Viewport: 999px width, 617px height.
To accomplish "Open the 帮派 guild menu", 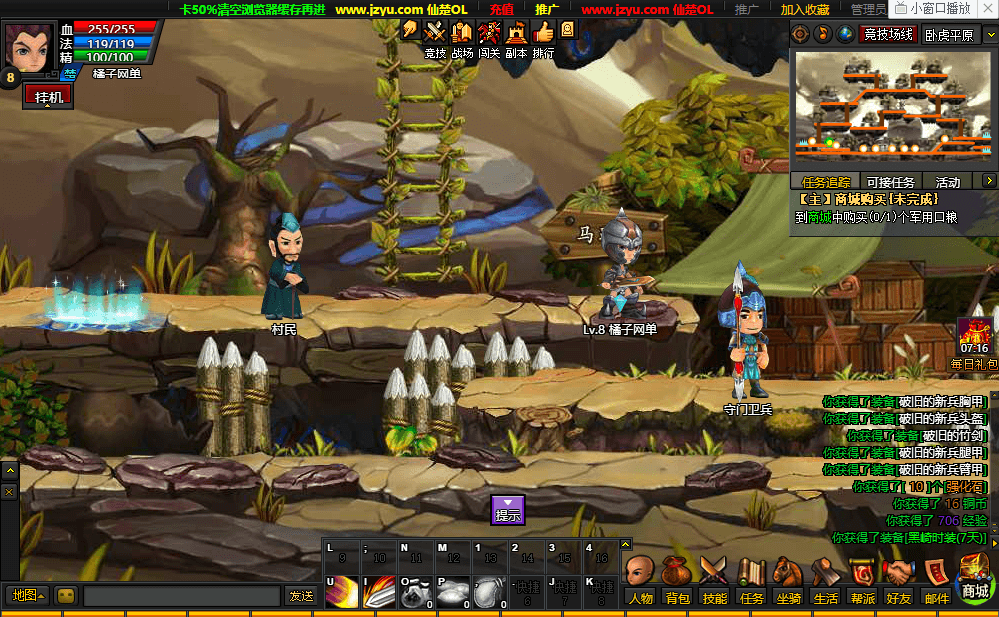I will (x=862, y=579).
